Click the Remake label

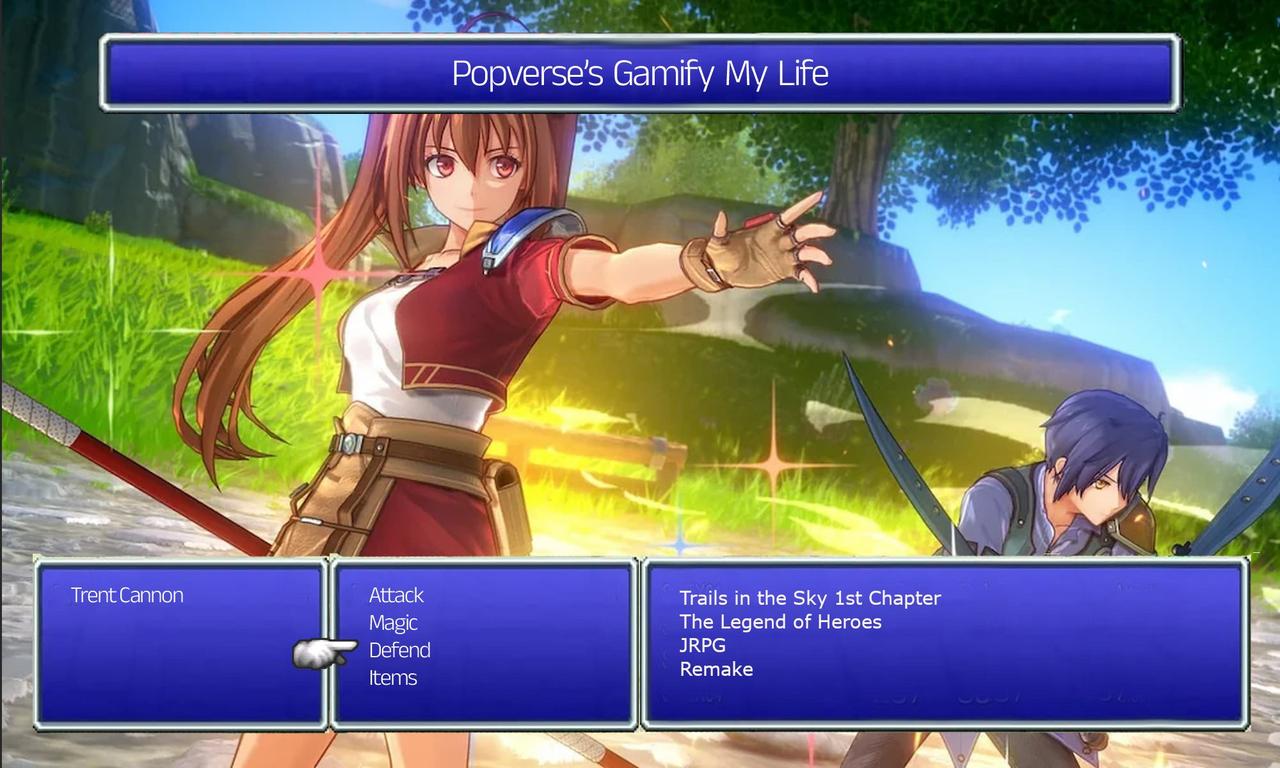[x=716, y=669]
